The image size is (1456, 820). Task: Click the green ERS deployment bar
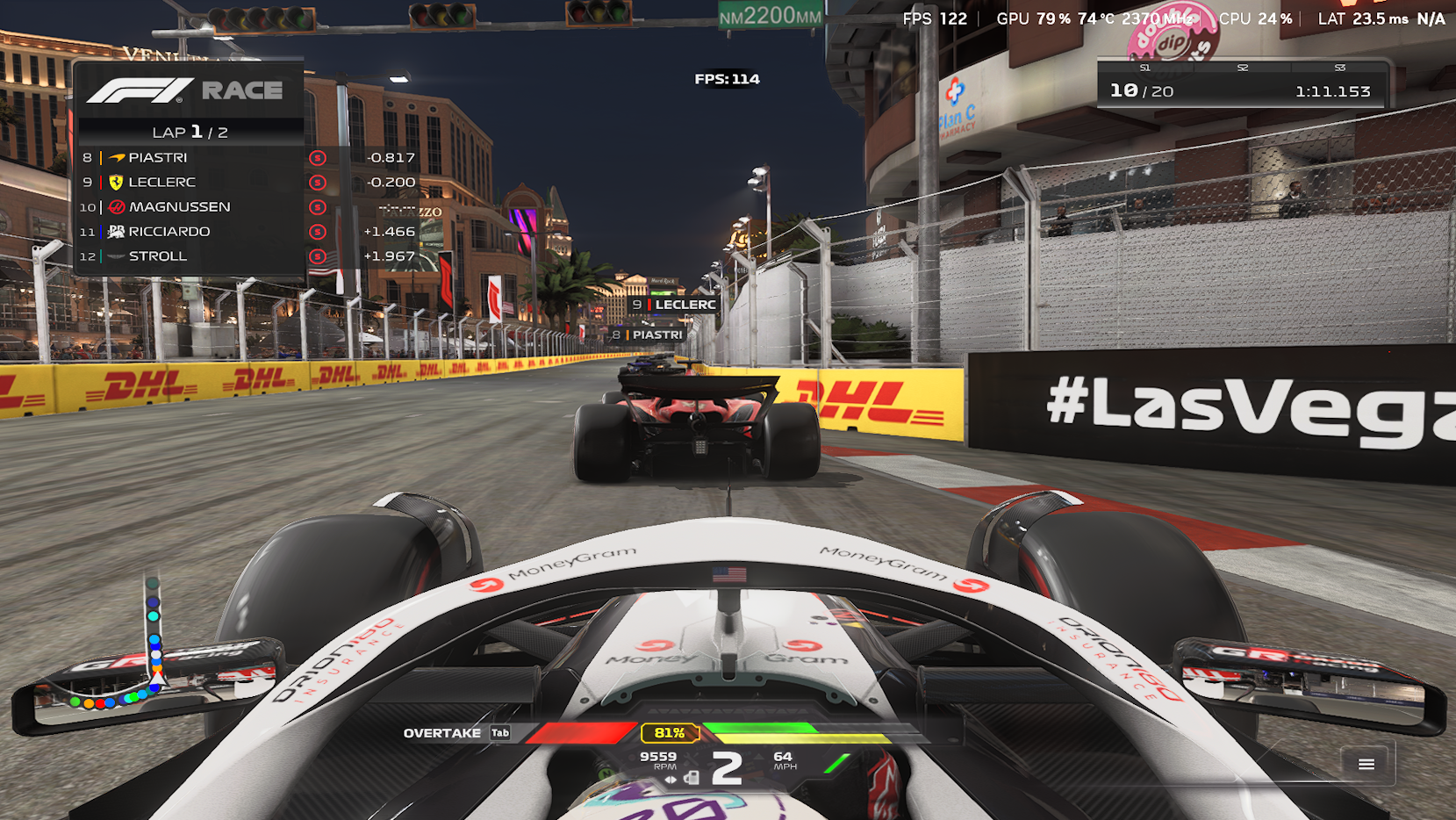click(765, 726)
